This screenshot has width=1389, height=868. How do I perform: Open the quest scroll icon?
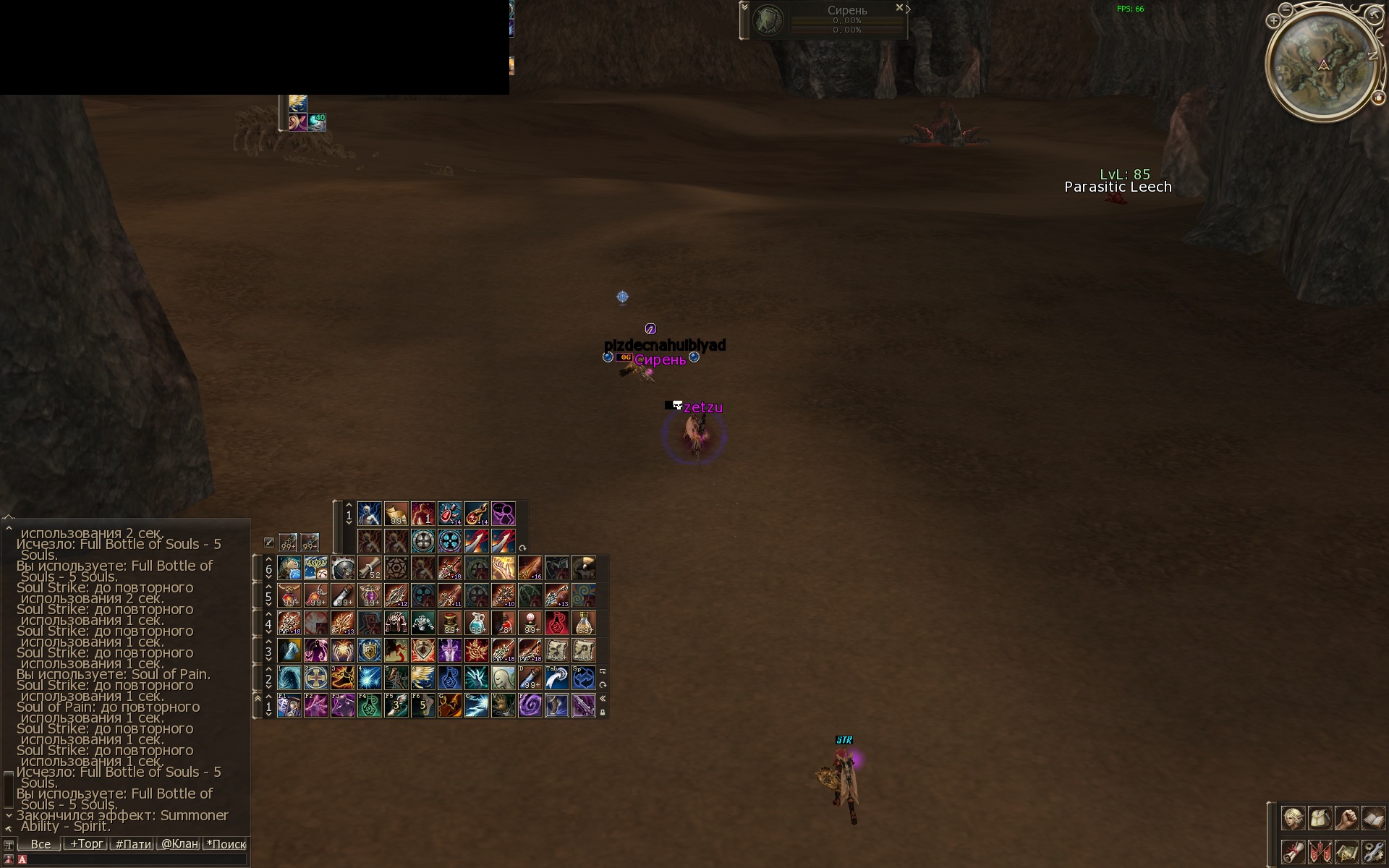coord(1293,851)
